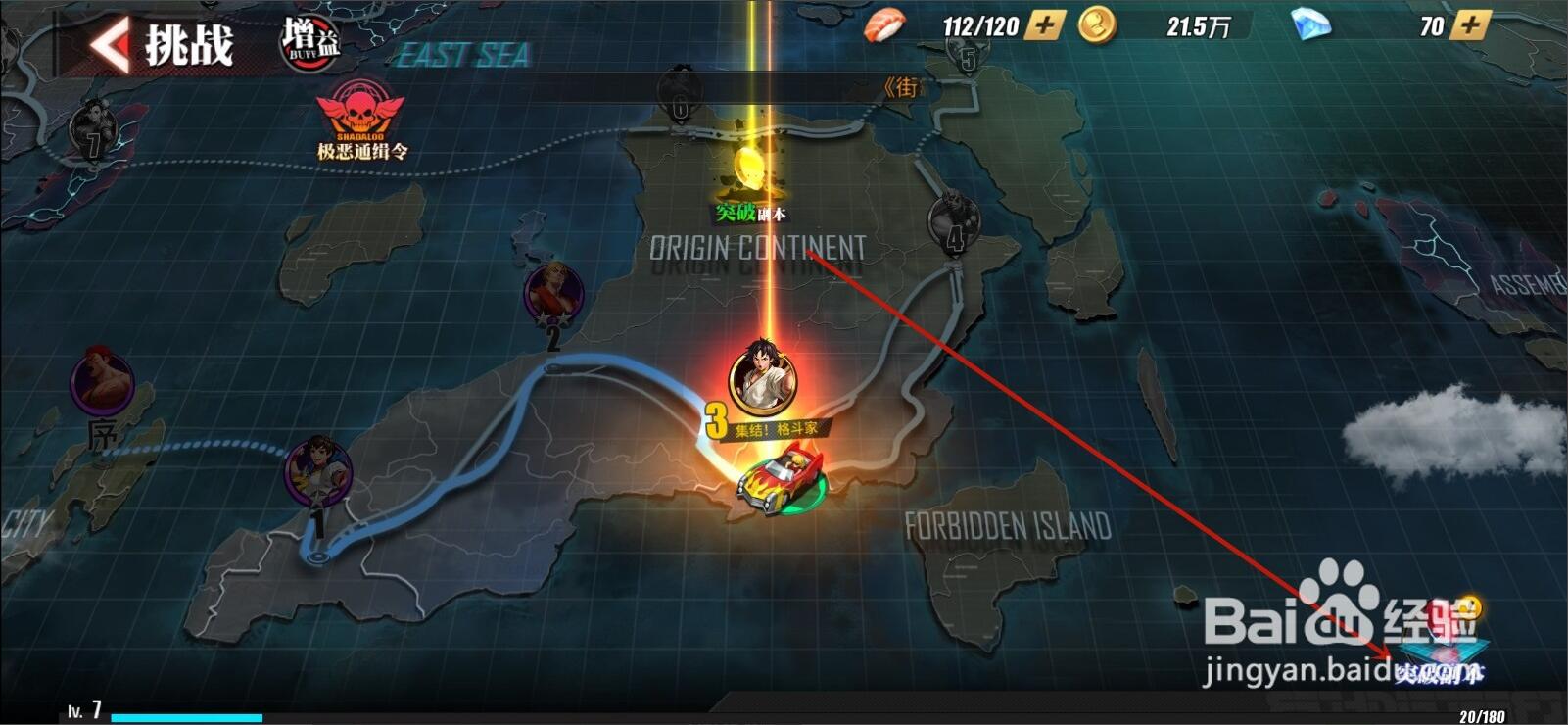1568x725 pixels.
Task: Buy more diamonds with plus button
Action: coord(1469,25)
